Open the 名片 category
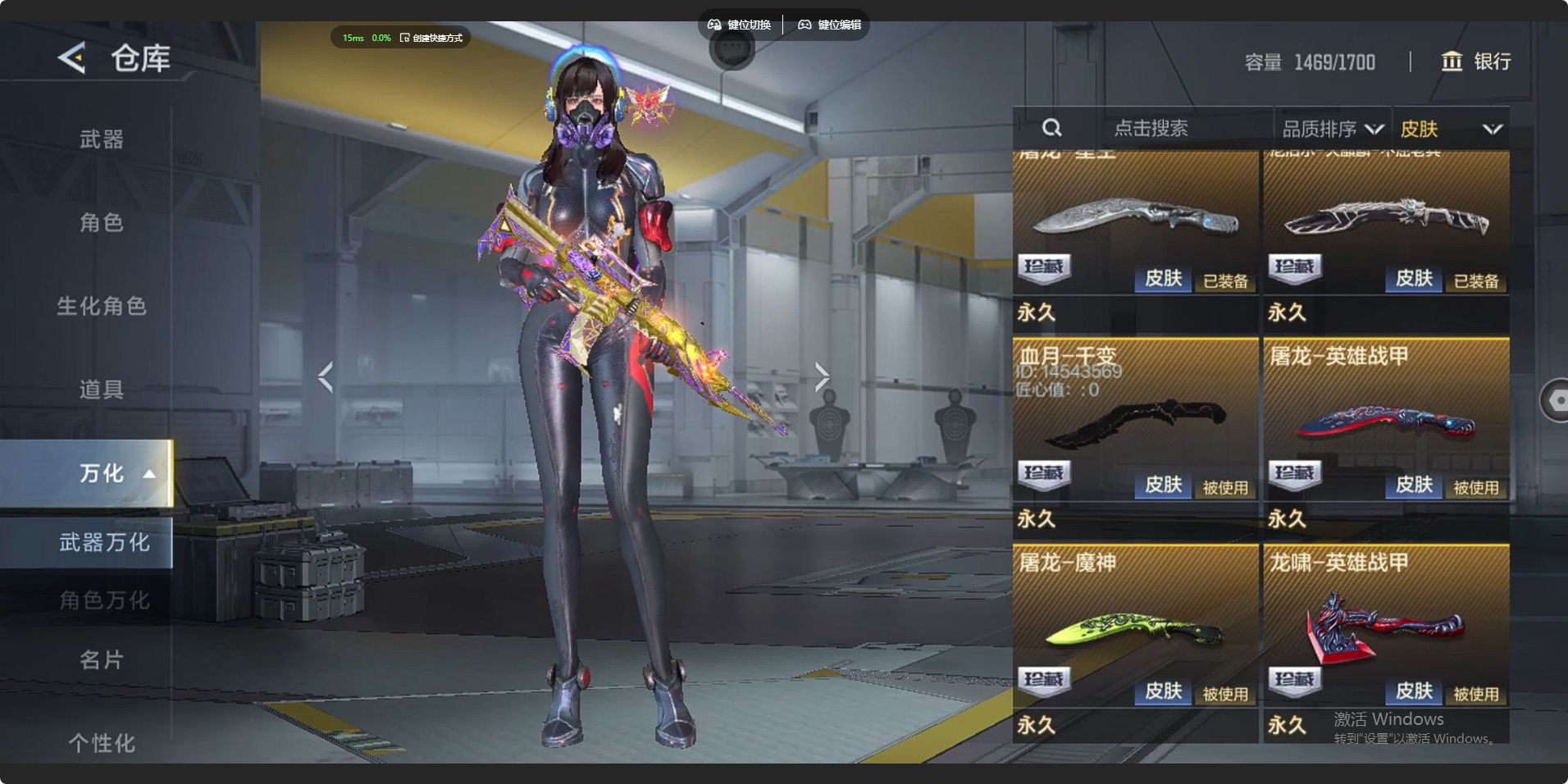The image size is (1568, 784). pos(102,659)
